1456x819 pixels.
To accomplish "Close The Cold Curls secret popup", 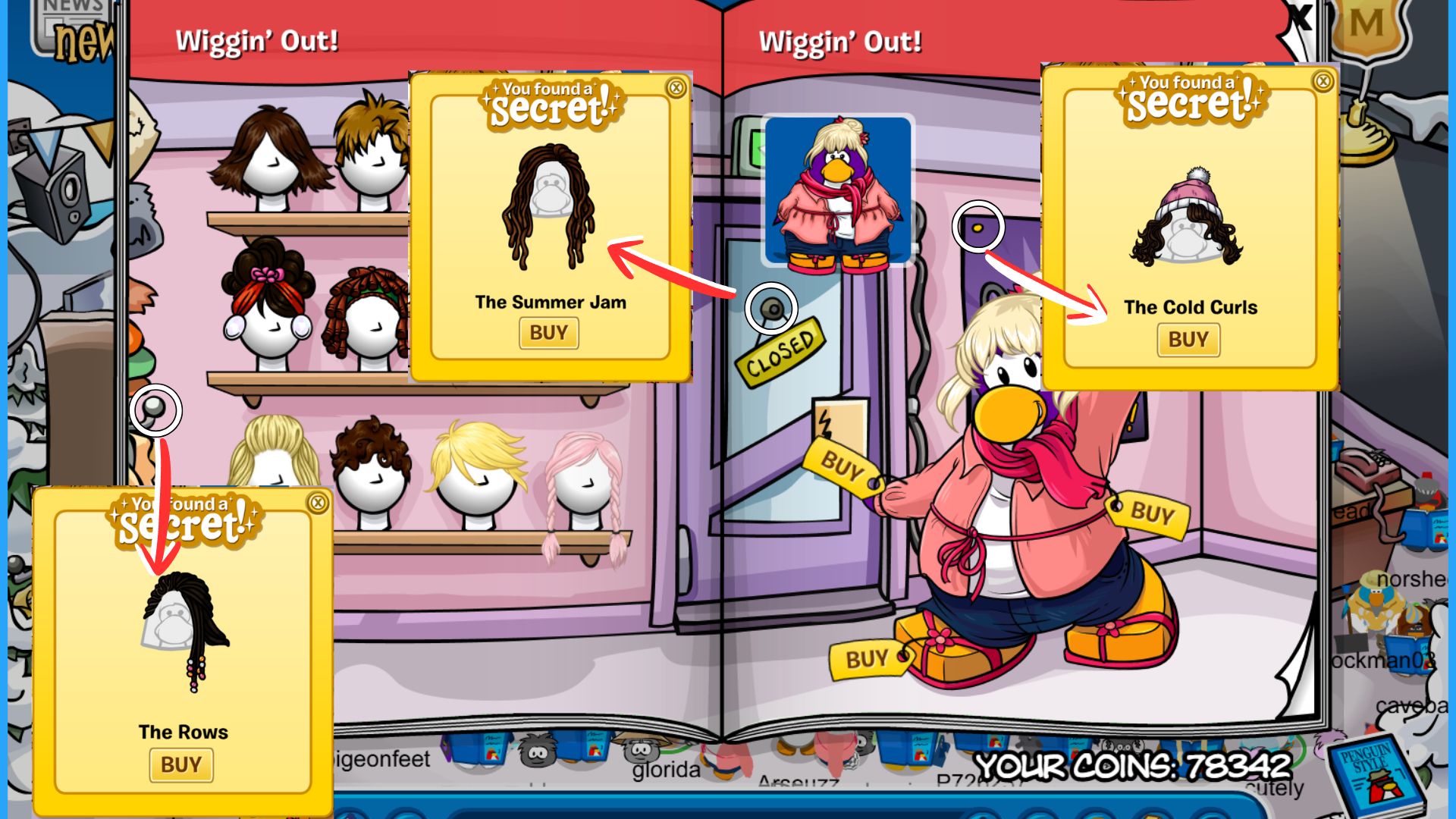I will [x=1323, y=81].
